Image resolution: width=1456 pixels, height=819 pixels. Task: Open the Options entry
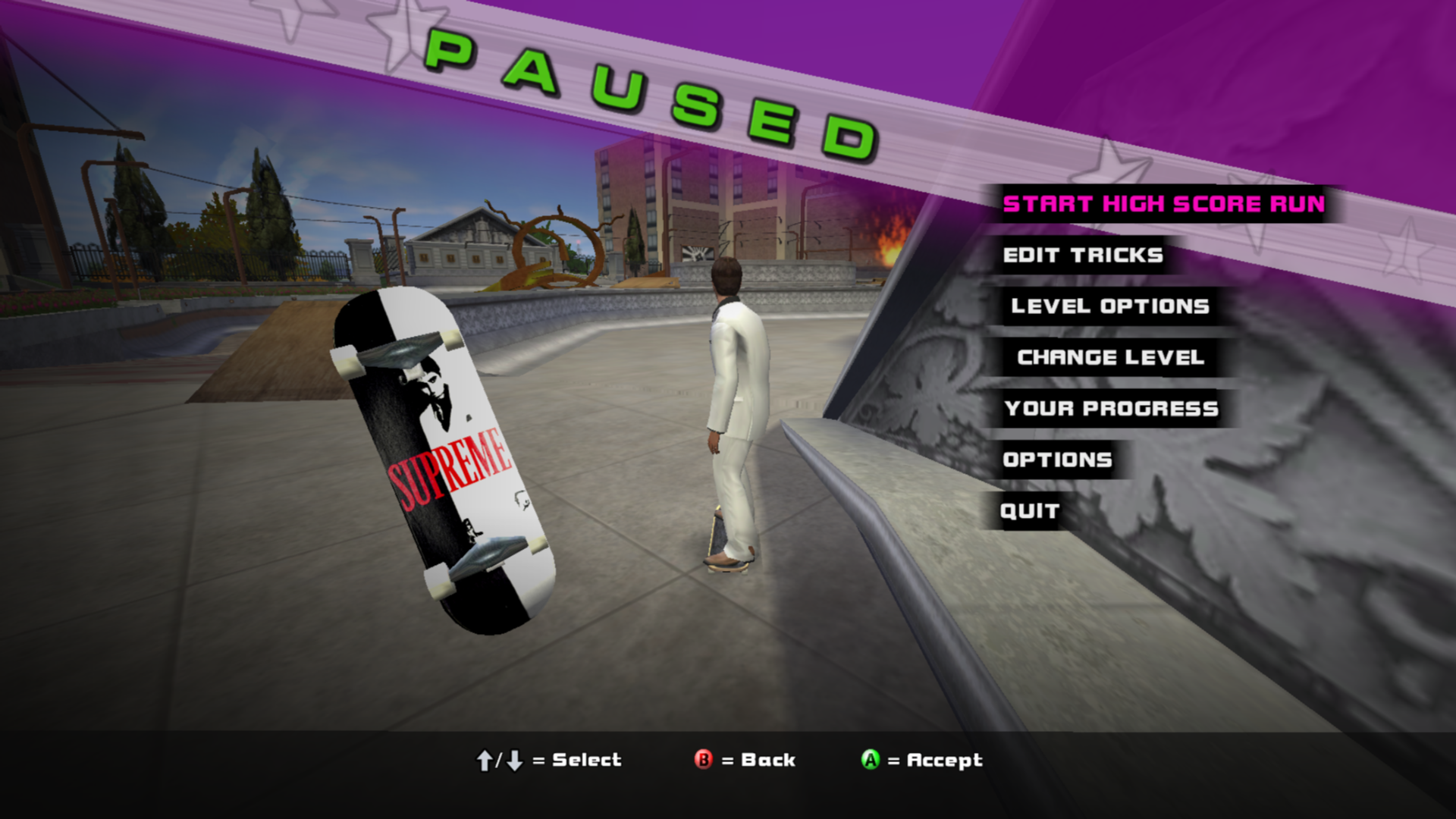coord(1057,460)
